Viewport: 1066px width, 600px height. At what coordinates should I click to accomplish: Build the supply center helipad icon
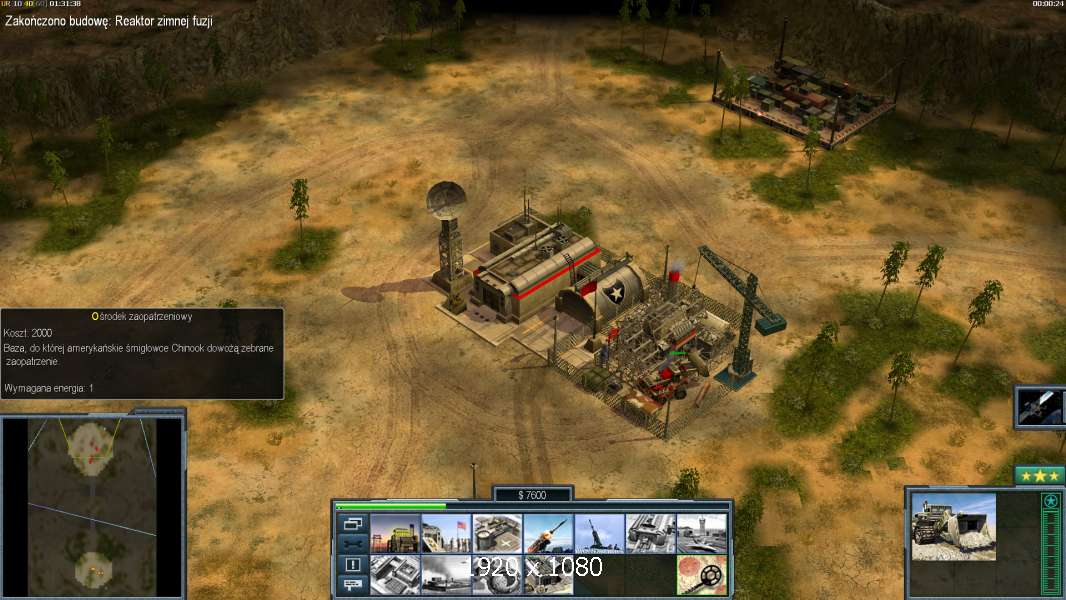tap(496, 534)
